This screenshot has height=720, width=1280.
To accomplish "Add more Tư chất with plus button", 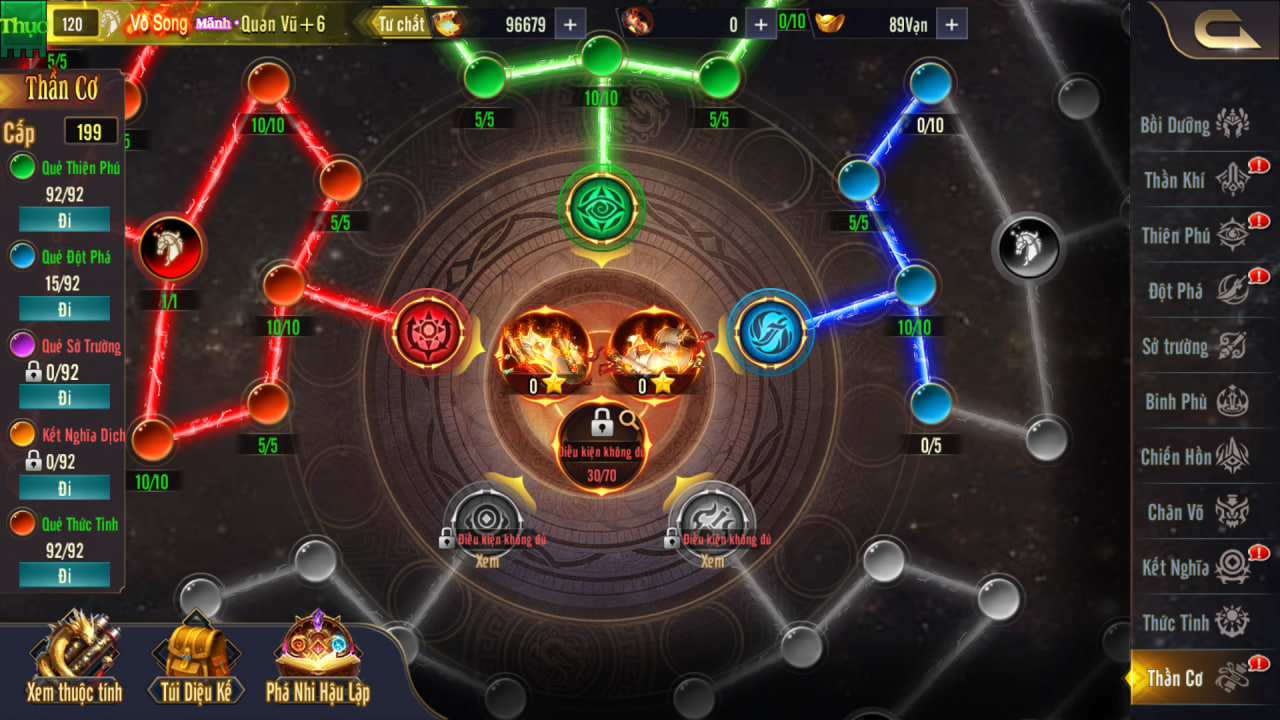I will click(x=570, y=24).
